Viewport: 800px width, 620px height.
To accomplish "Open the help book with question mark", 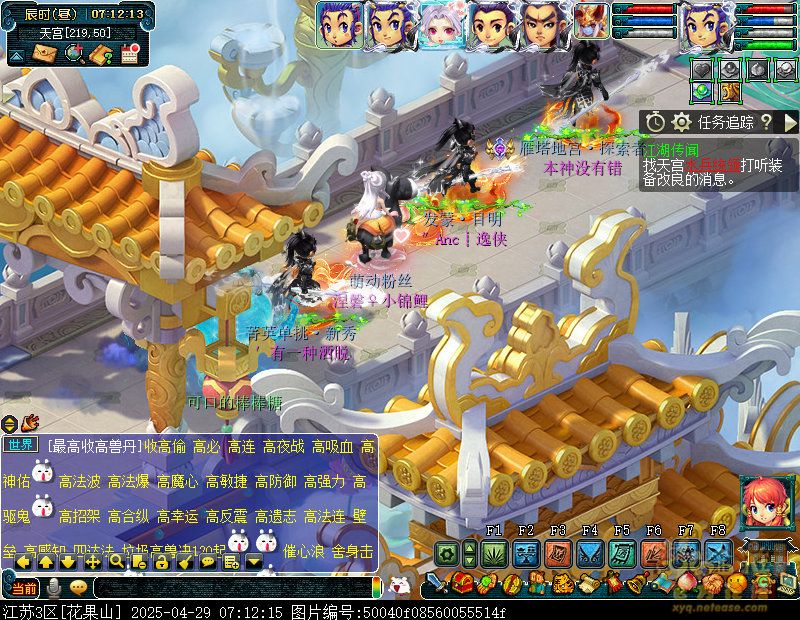I will click(x=101, y=54).
